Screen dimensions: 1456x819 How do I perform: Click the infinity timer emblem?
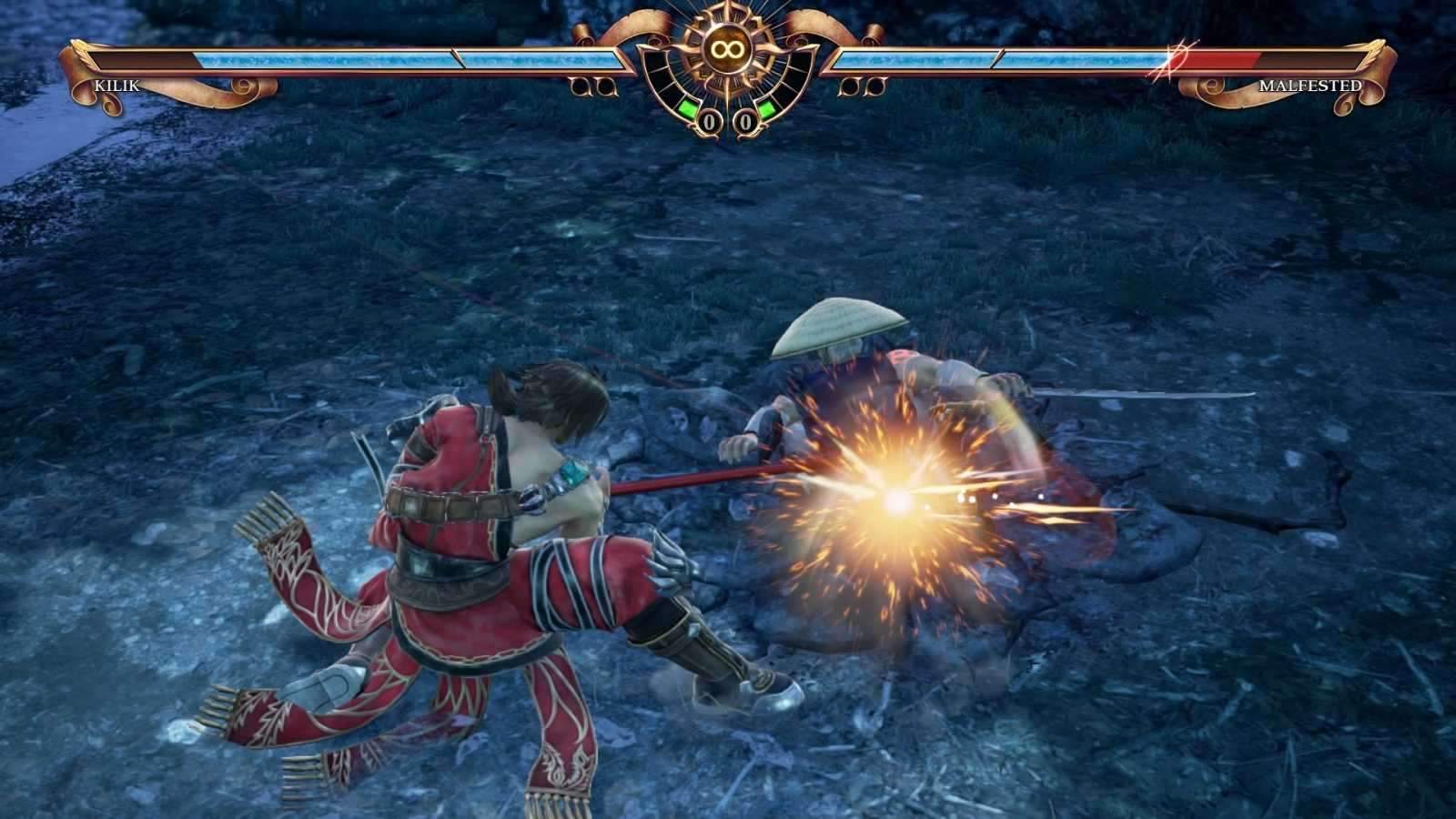(x=727, y=48)
